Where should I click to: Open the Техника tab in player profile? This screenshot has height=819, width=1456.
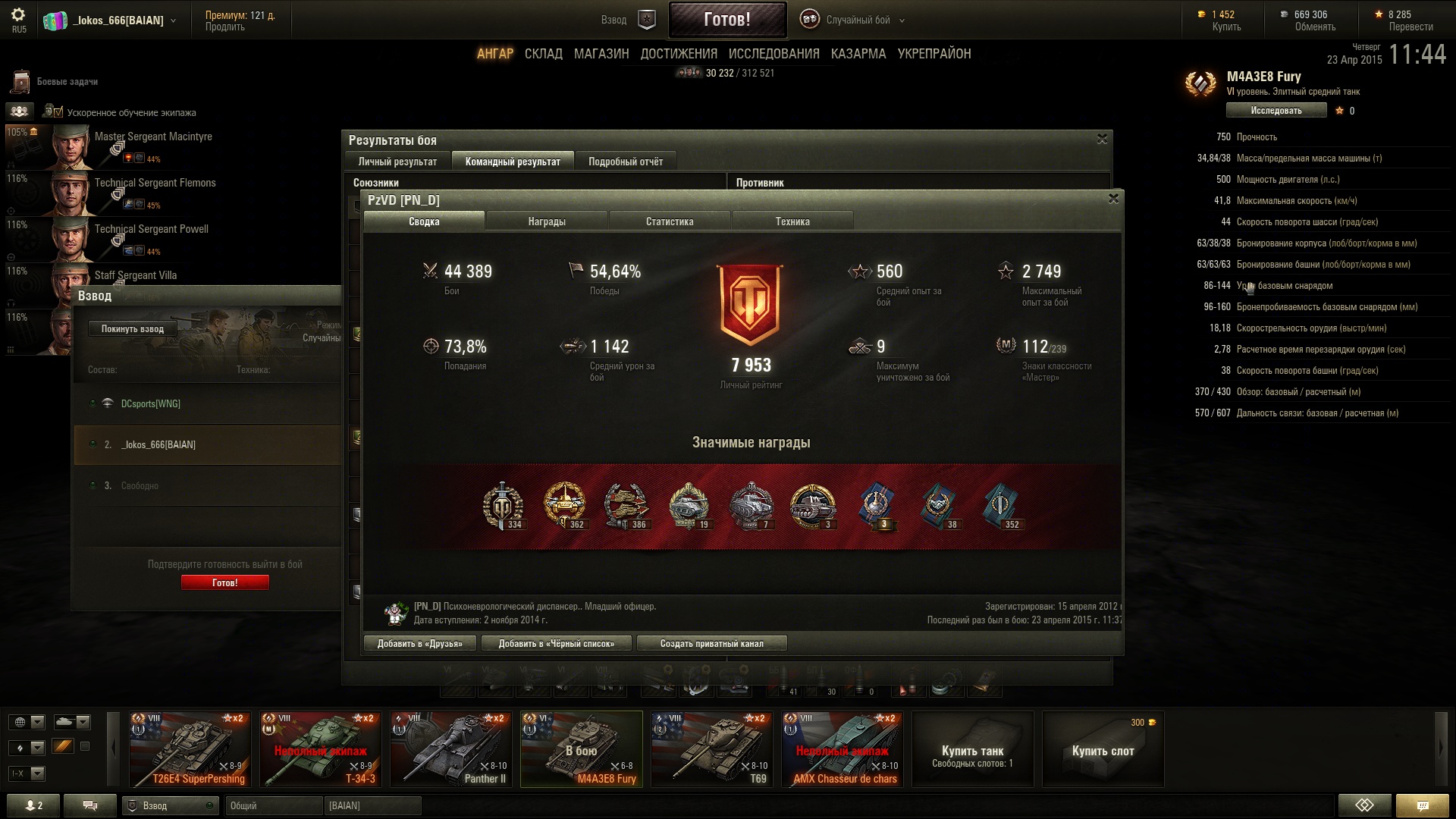792,221
